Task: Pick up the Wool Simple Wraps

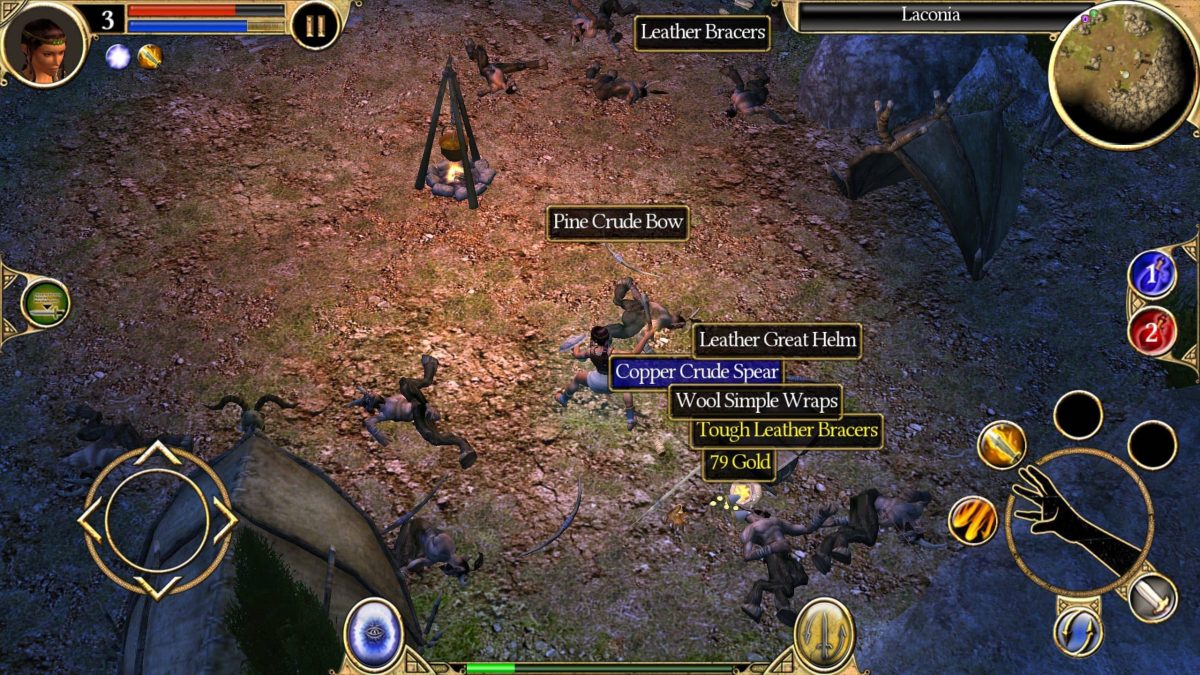Action: click(x=755, y=402)
